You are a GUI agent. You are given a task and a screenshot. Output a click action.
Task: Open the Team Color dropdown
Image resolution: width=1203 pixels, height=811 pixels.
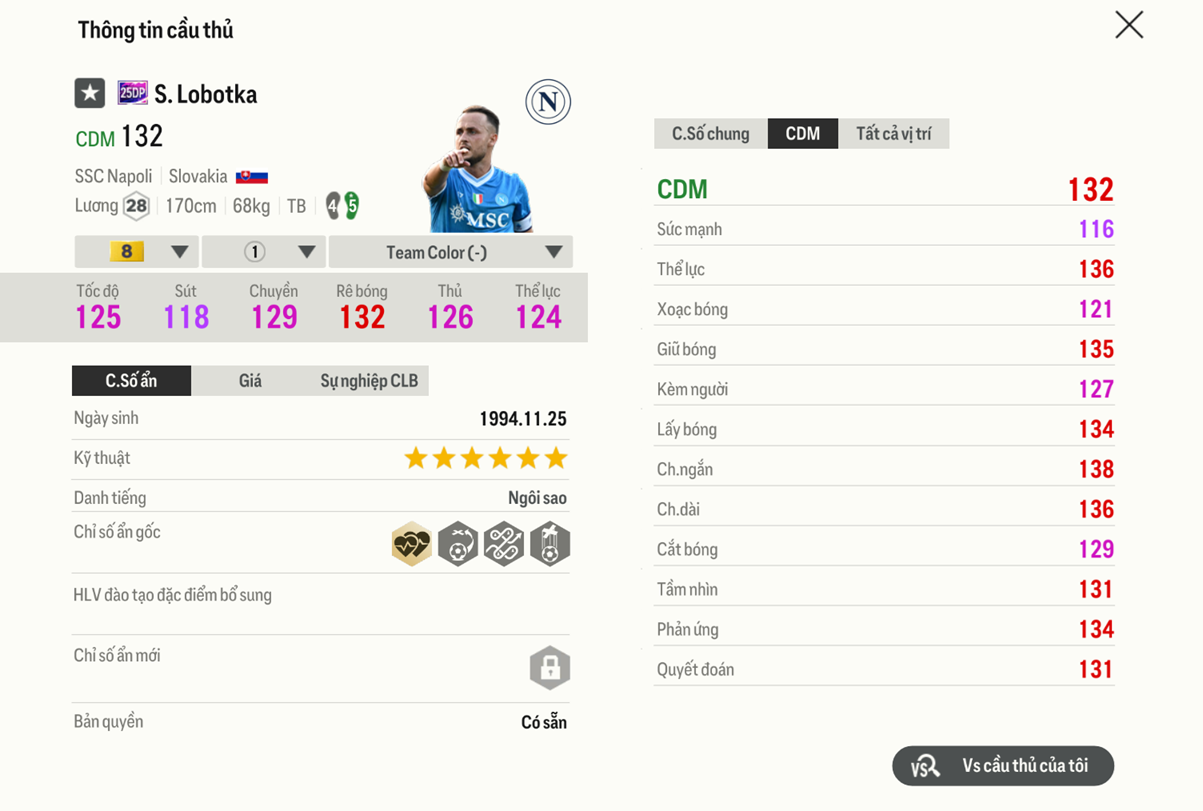450,252
